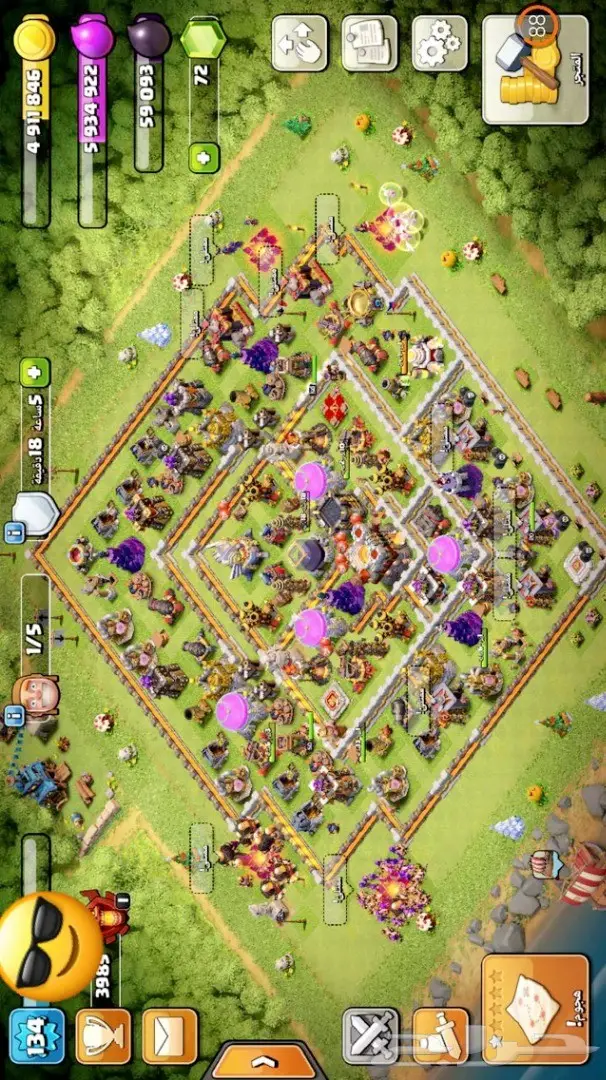
Task: Expand the orange arrow tab
Action: (263, 1060)
